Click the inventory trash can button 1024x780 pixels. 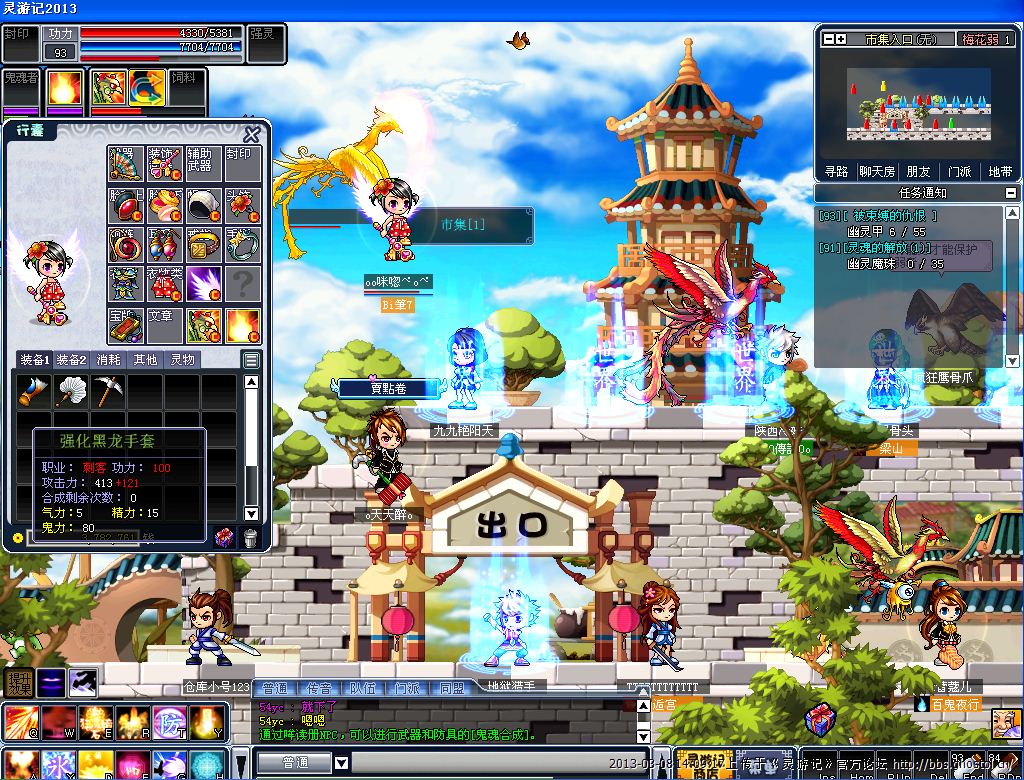[250, 538]
